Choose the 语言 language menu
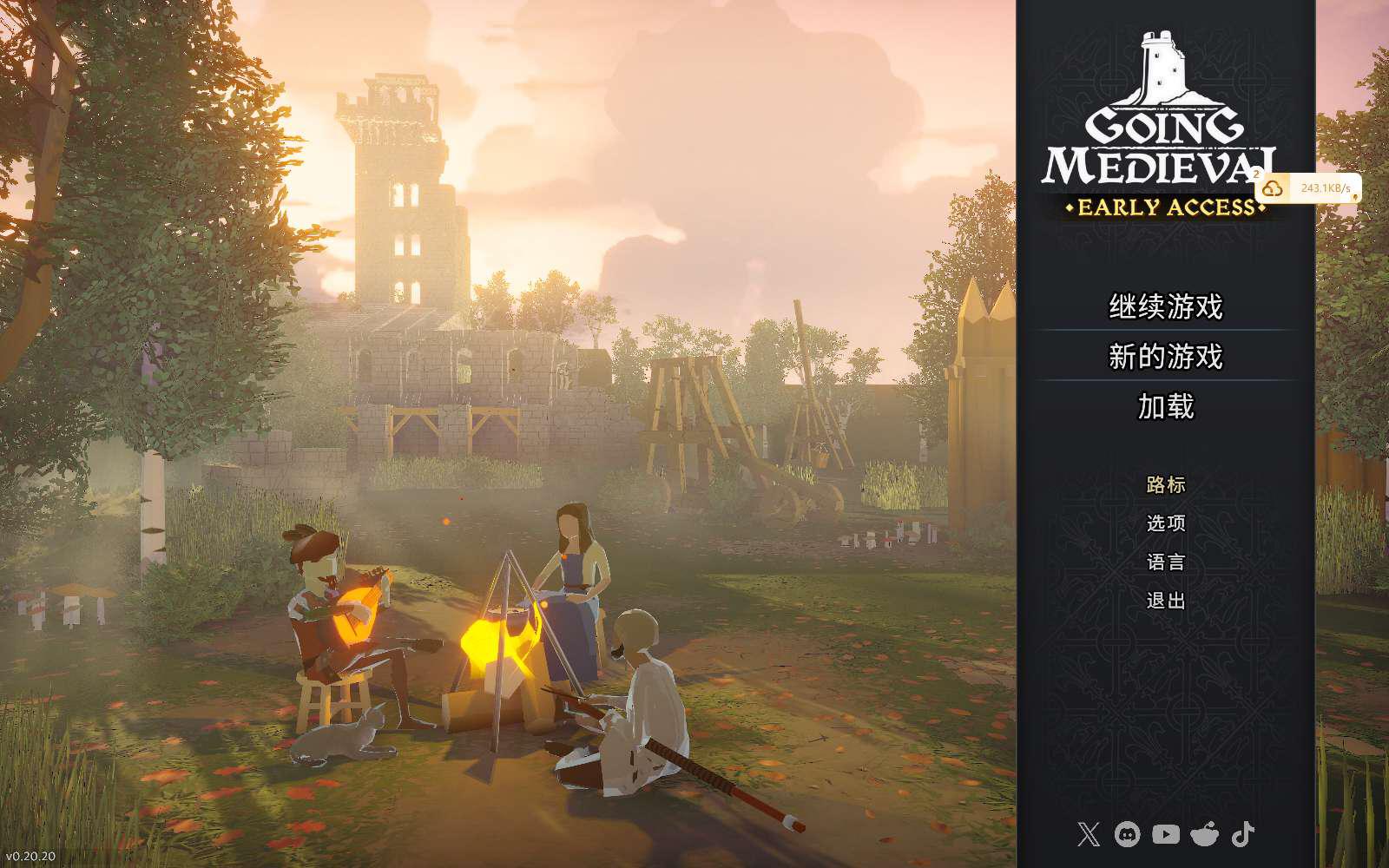Viewport: 1389px width, 868px height. pos(1165,562)
